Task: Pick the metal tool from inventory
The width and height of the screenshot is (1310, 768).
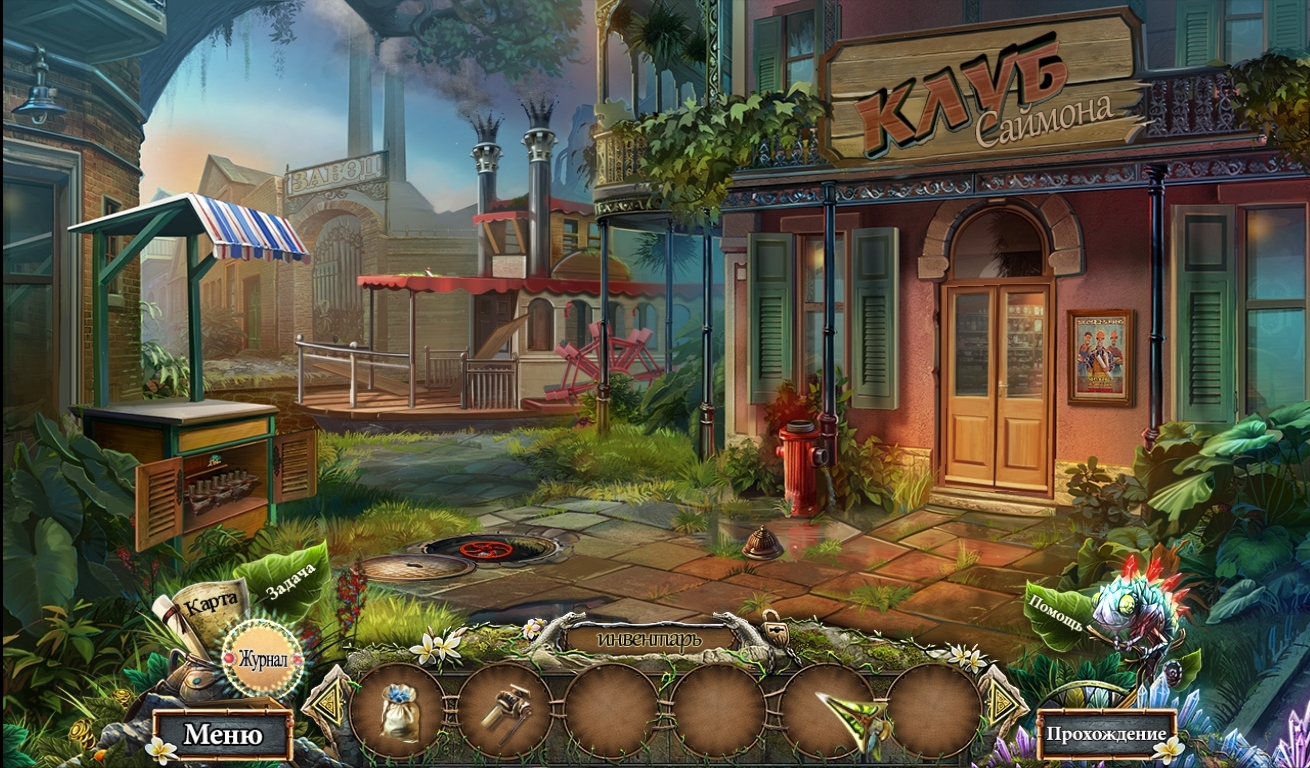Action: coord(505,711)
